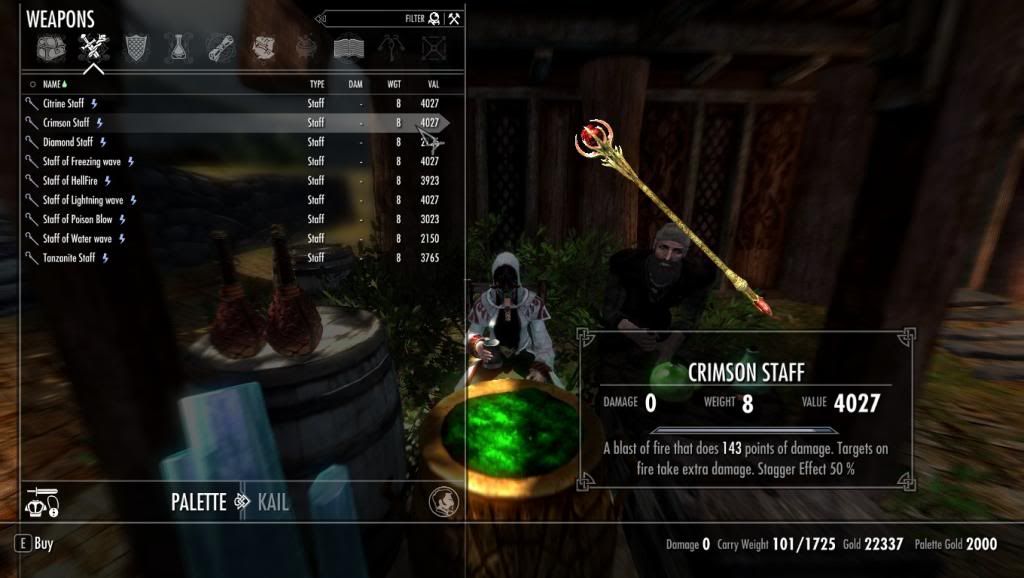This screenshot has height=578, width=1024.
Task: Sort the list by TYPE column
Action: (x=316, y=85)
